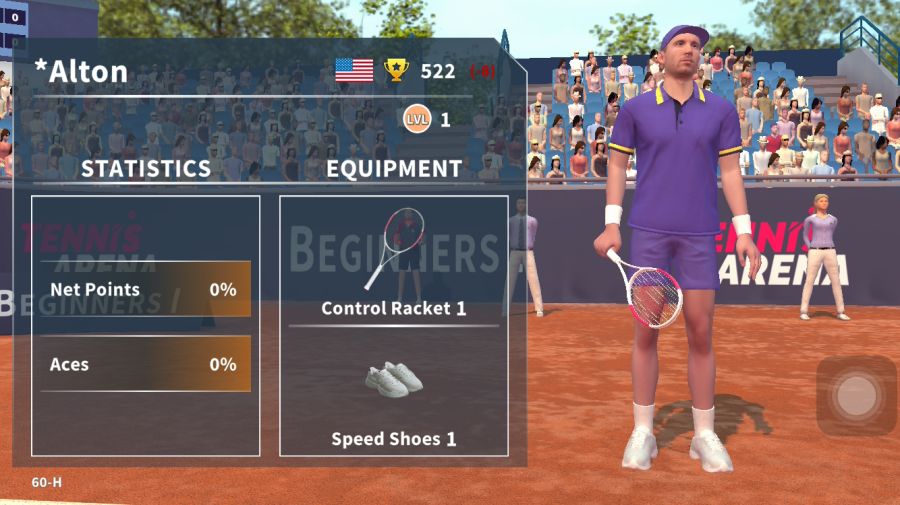This screenshot has width=900, height=505.
Task: Click the orange LVL badge
Action: coord(416,119)
